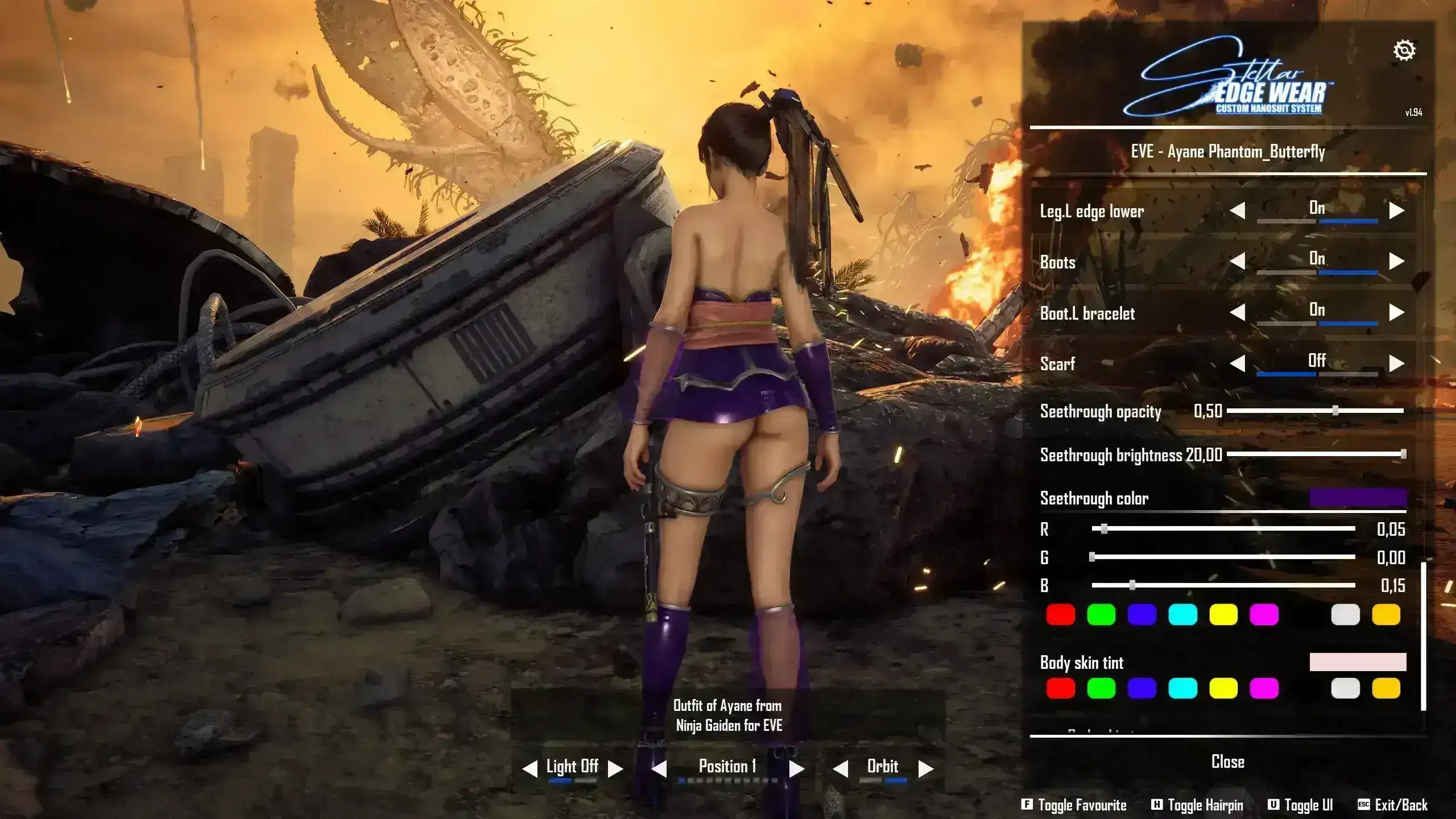This screenshot has height=819, width=1456.
Task: Select magenta swatch for Body skin tint
Action: [1264, 689]
